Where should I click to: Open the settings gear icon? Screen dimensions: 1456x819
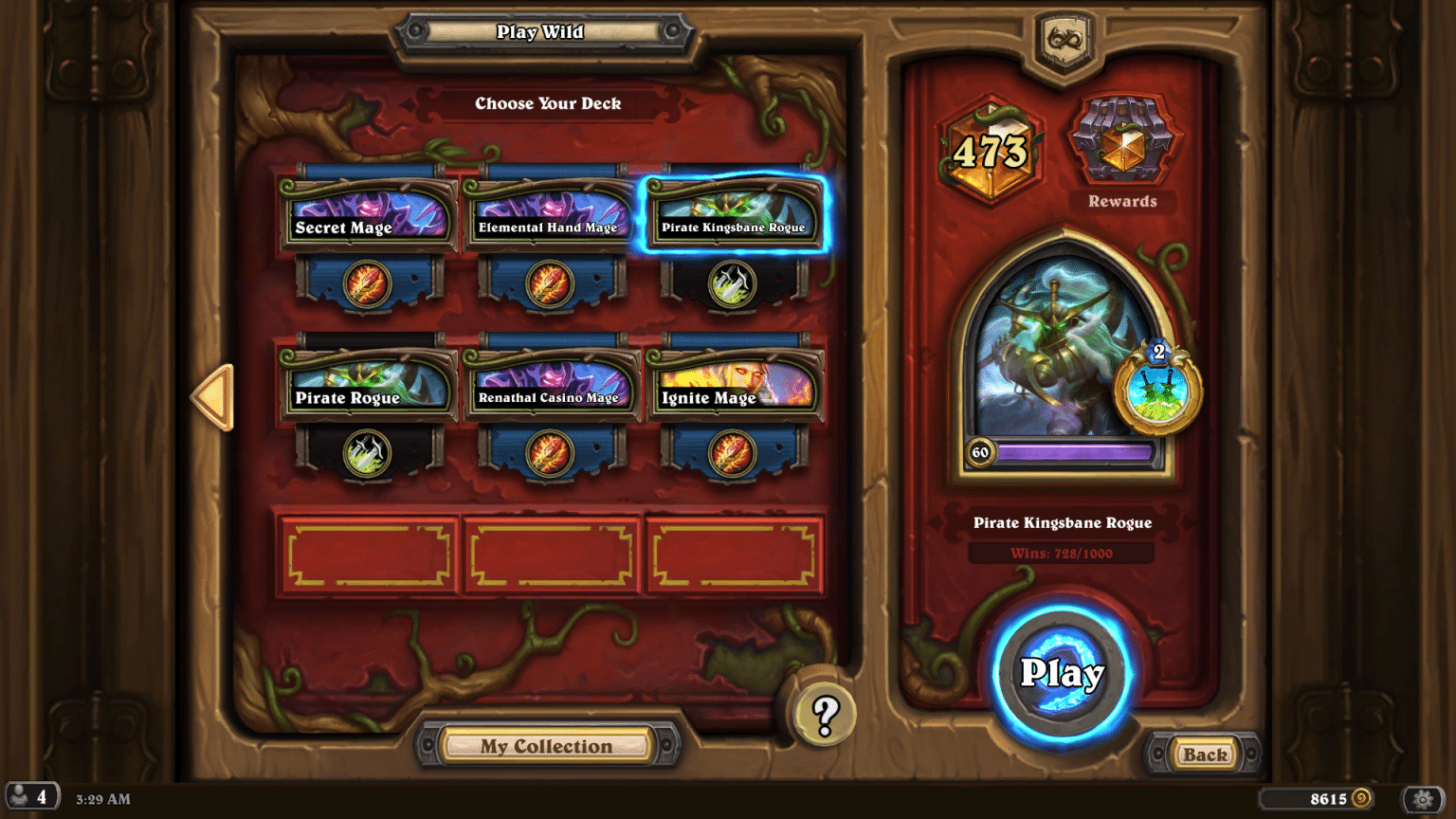[x=1421, y=799]
